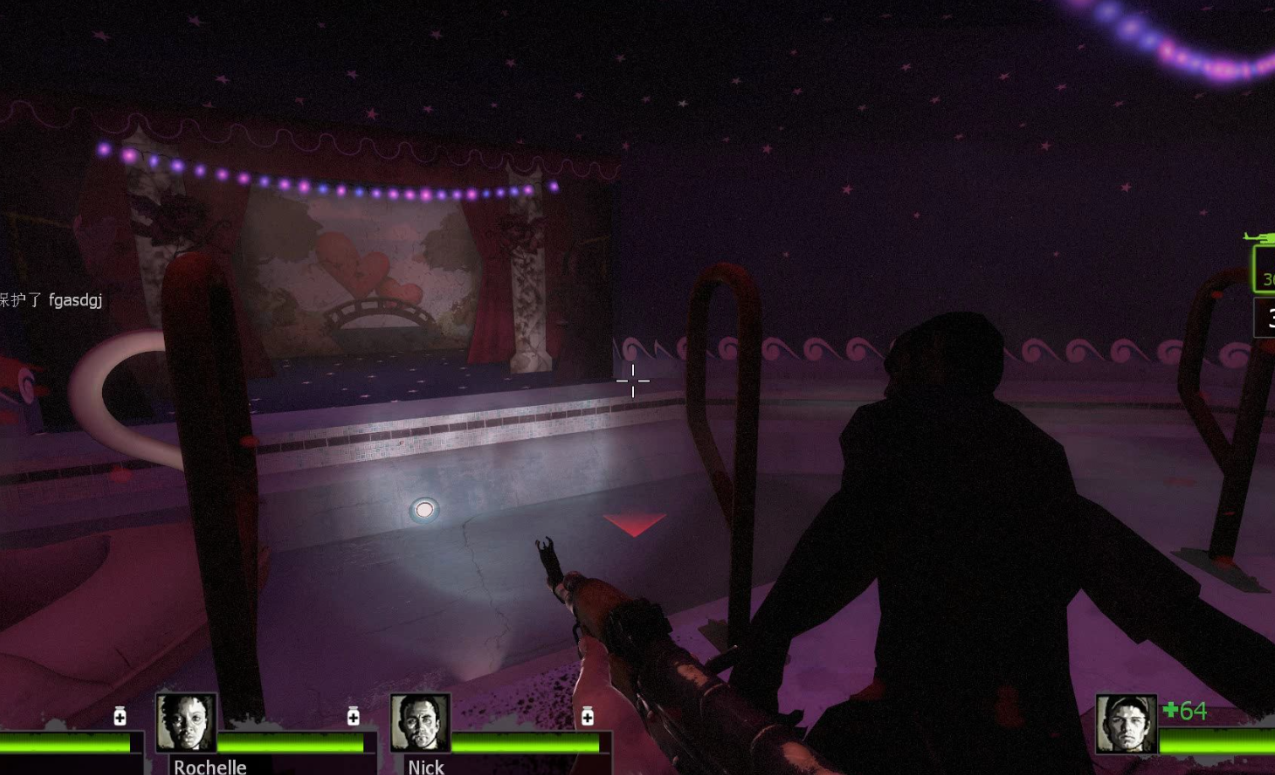The height and width of the screenshot is (775, 1275).
Task: Select the highlighted primary weapon slot
Action: click(1264, 268)
